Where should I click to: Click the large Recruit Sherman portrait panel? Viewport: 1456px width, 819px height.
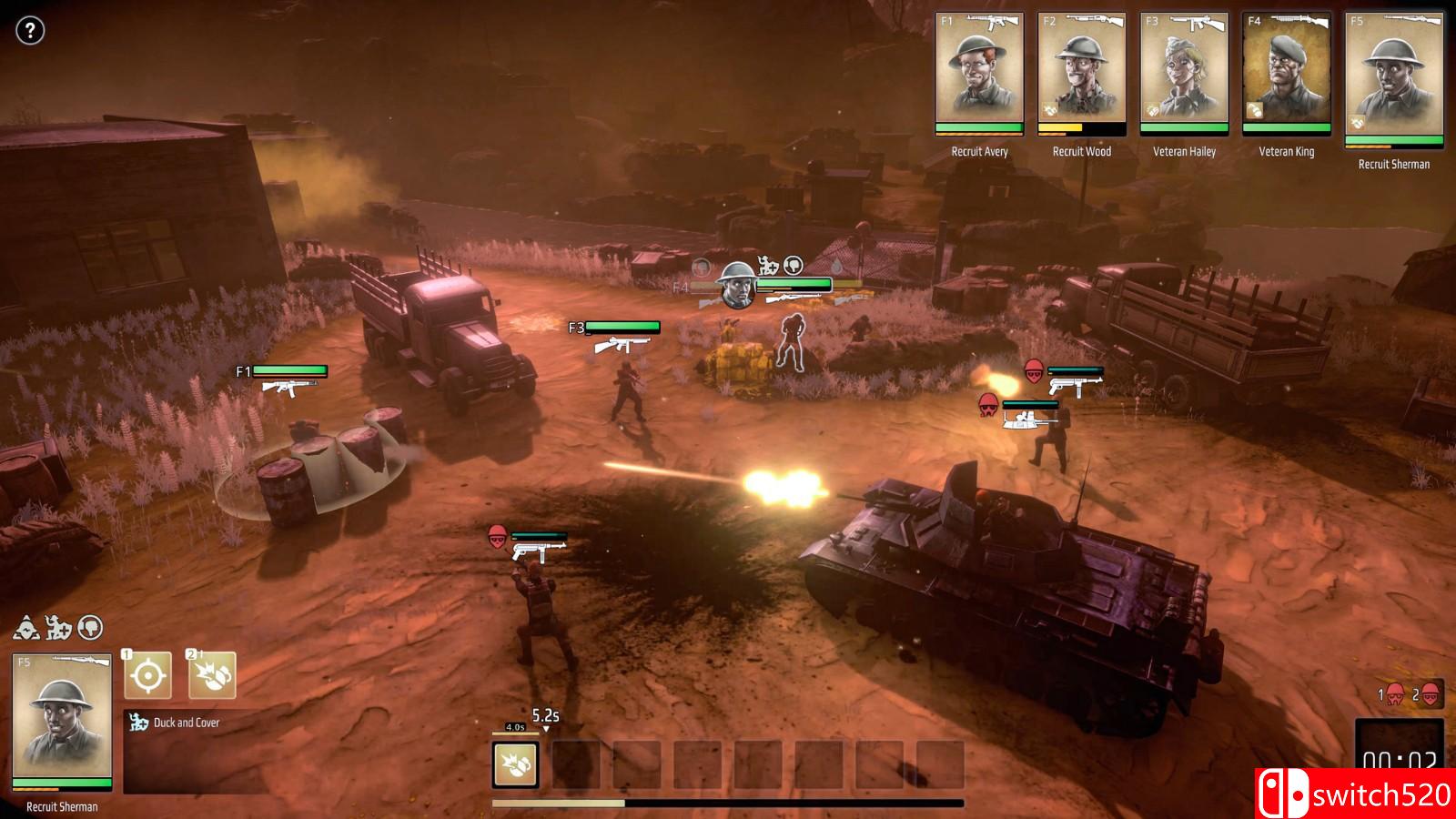pyautogui.click(x=62, y=720)
